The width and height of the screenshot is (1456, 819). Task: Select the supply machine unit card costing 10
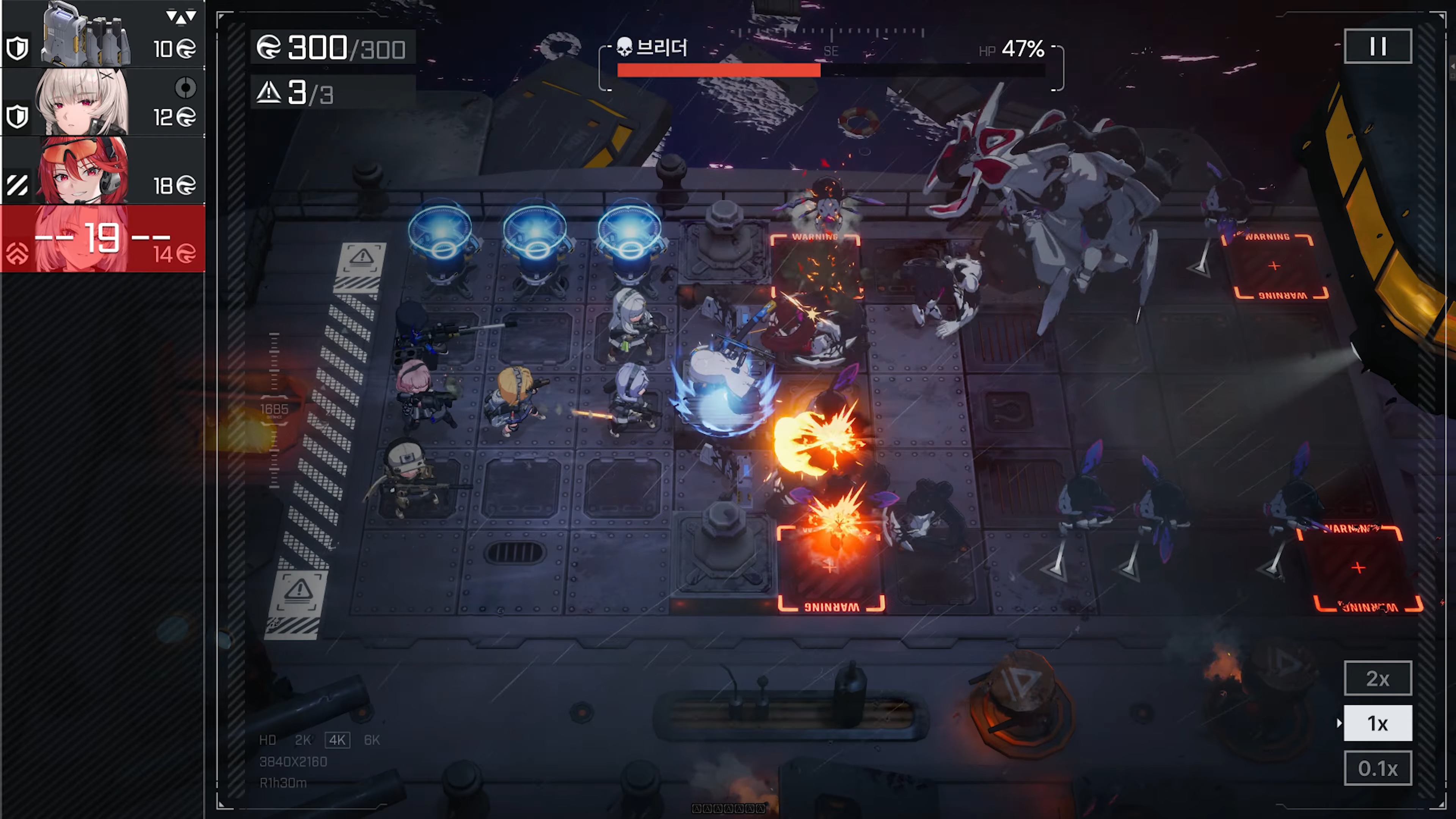(102, 34)
